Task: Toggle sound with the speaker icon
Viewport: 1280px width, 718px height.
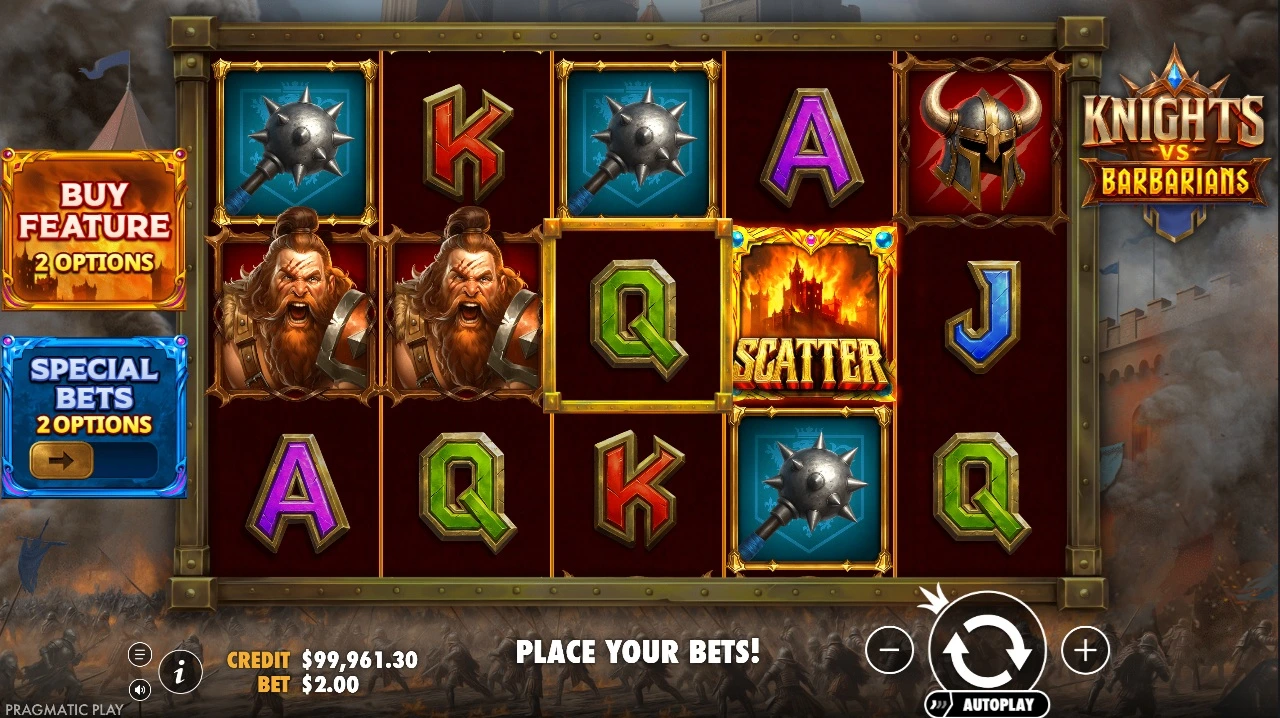Action: click(140, 688)
